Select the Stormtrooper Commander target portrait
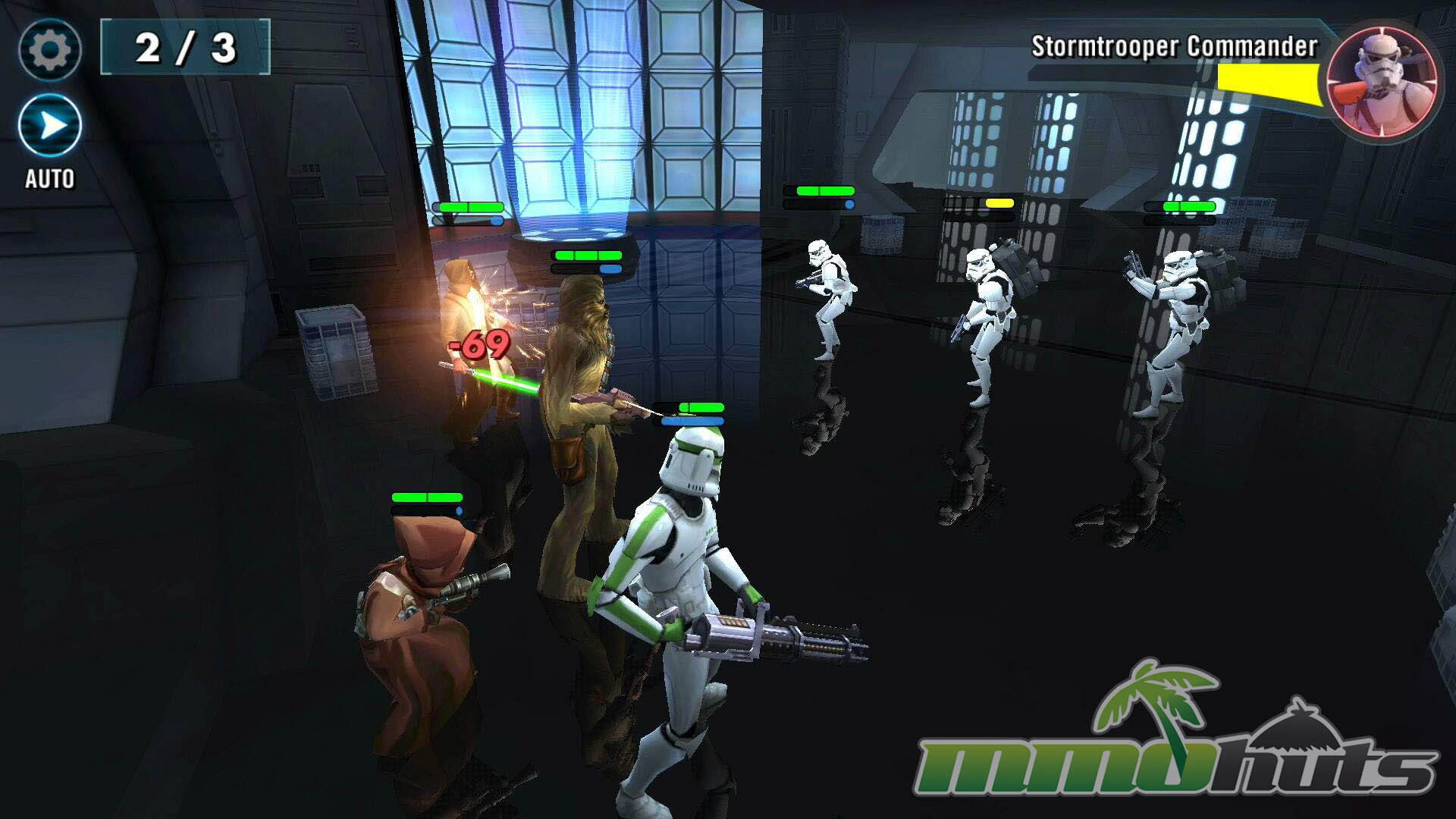The width and height of the screenshot is (1456, 819). click(1382, 82)
